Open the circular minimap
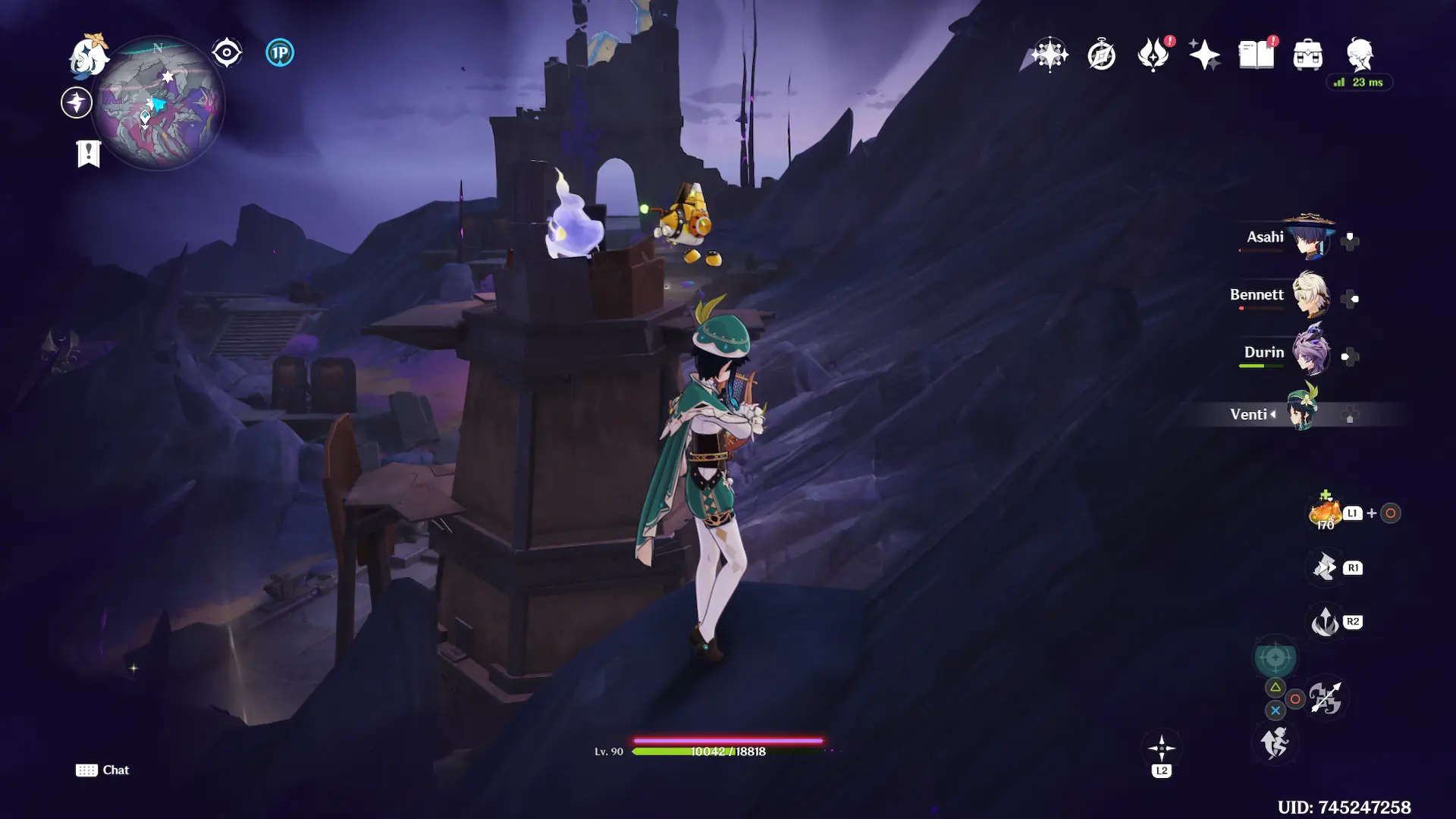Screen dimensions: 1456x819 point(158,103)
